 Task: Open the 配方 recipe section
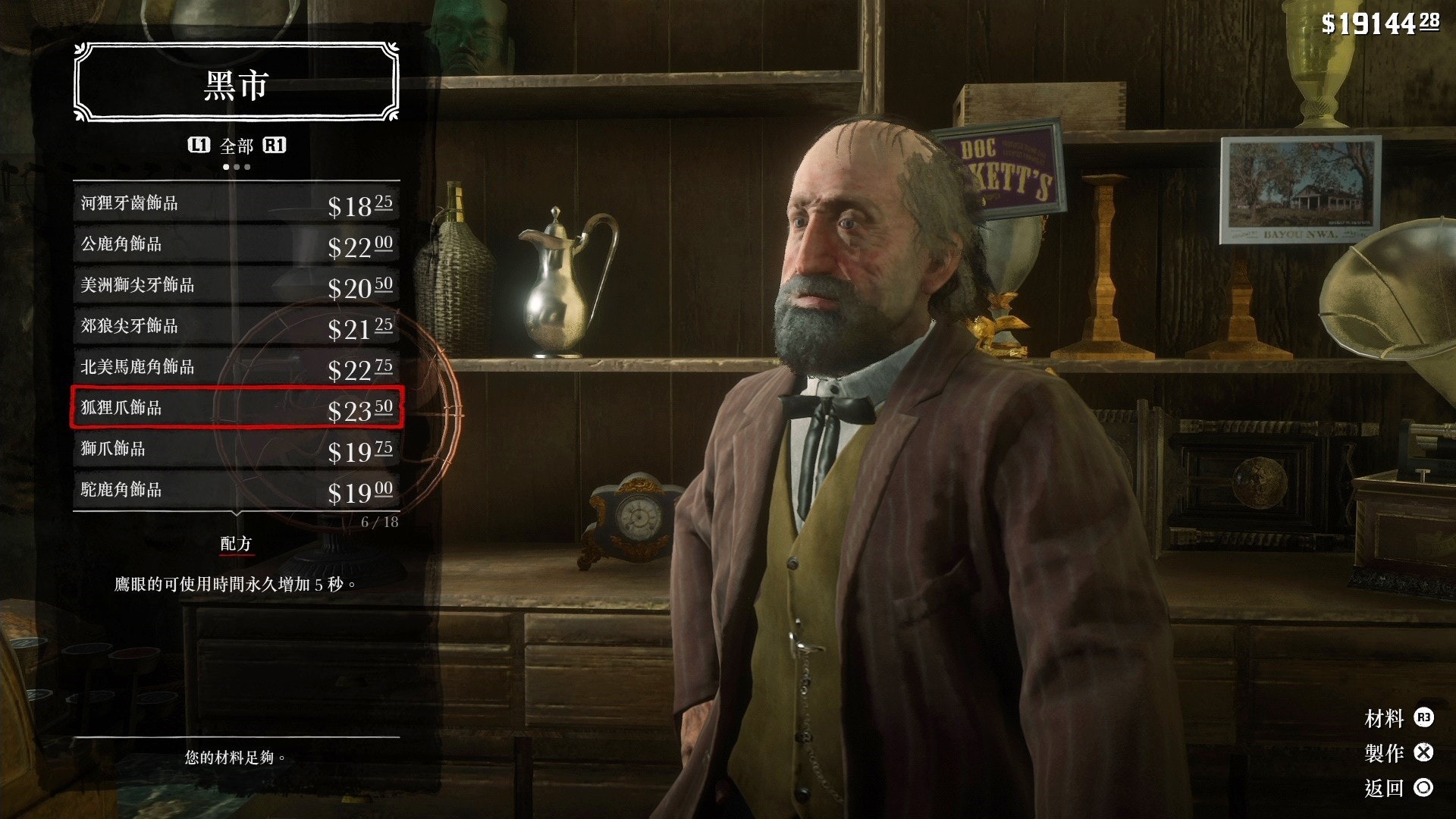tap(236, 544)
